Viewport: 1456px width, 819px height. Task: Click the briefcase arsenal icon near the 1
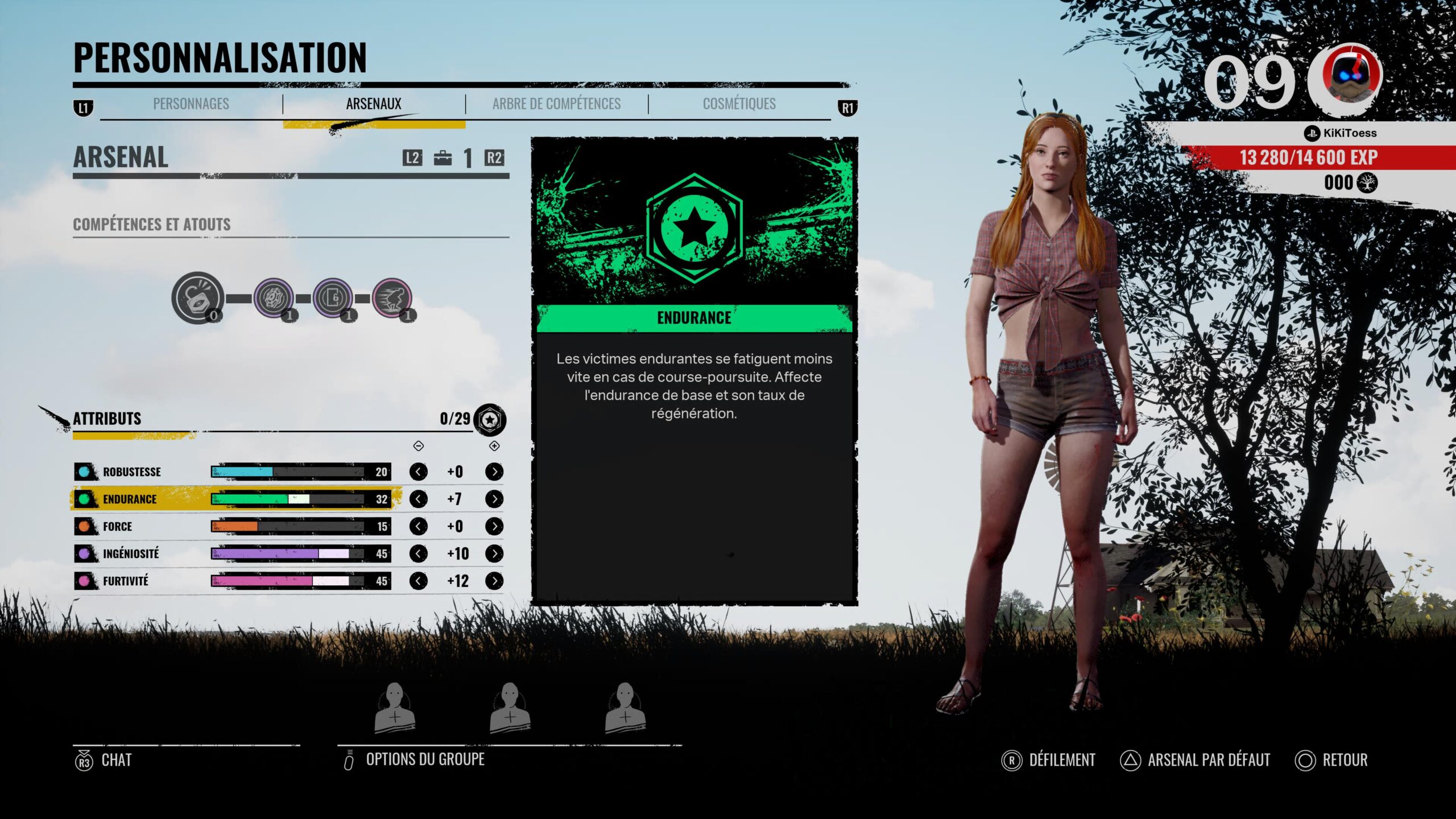(444, 159)
